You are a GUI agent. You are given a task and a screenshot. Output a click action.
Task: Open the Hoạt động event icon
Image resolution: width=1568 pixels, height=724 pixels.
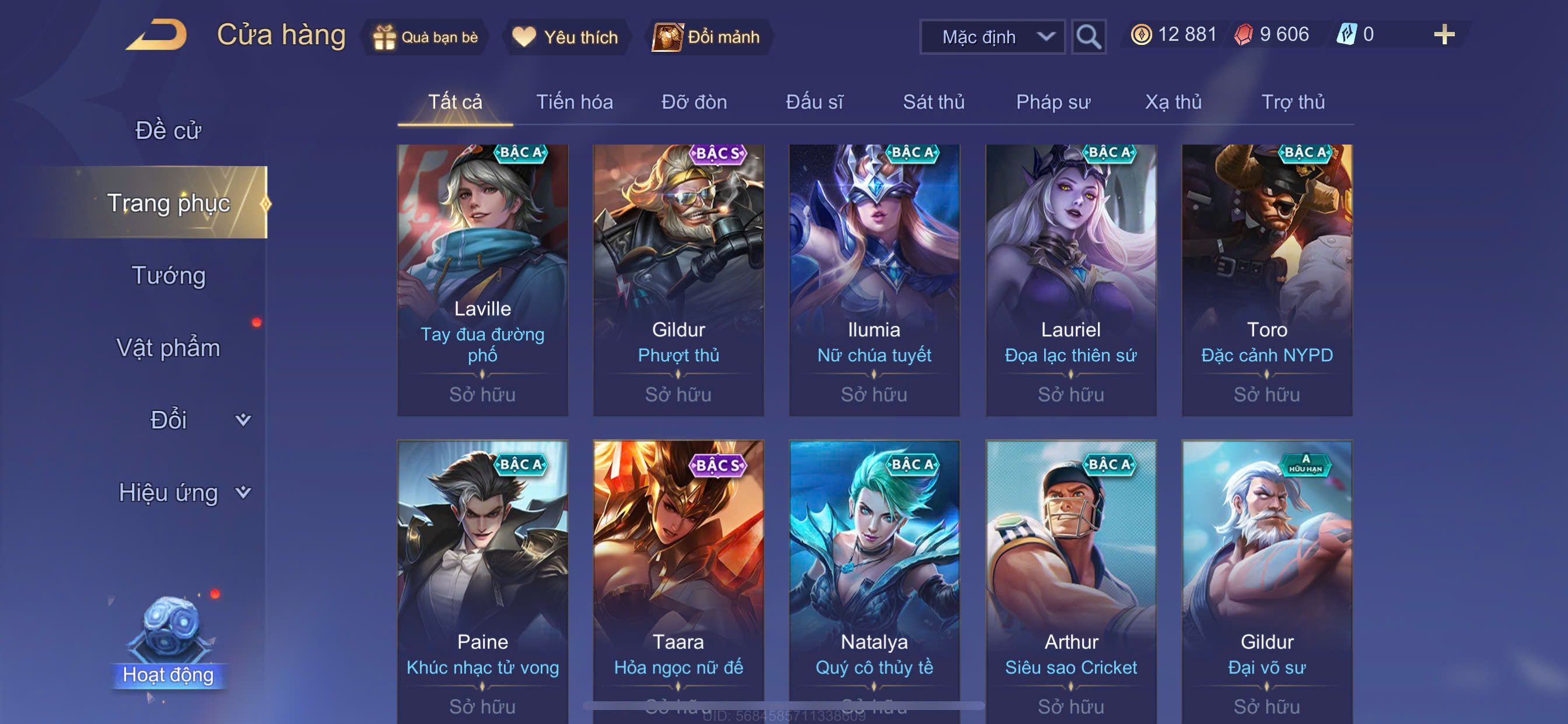point(168,645)
